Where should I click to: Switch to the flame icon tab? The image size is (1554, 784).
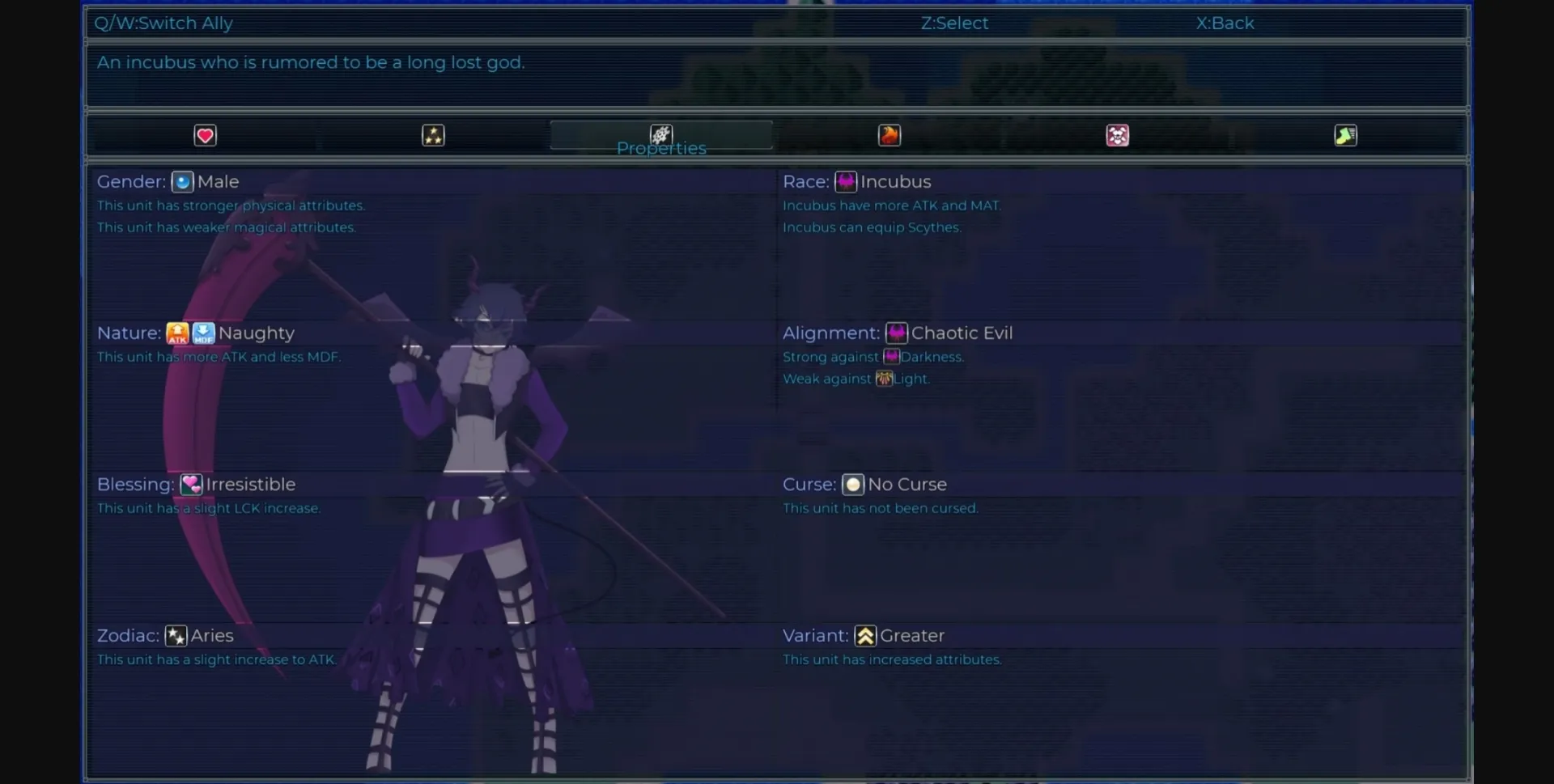coord(890,136)
